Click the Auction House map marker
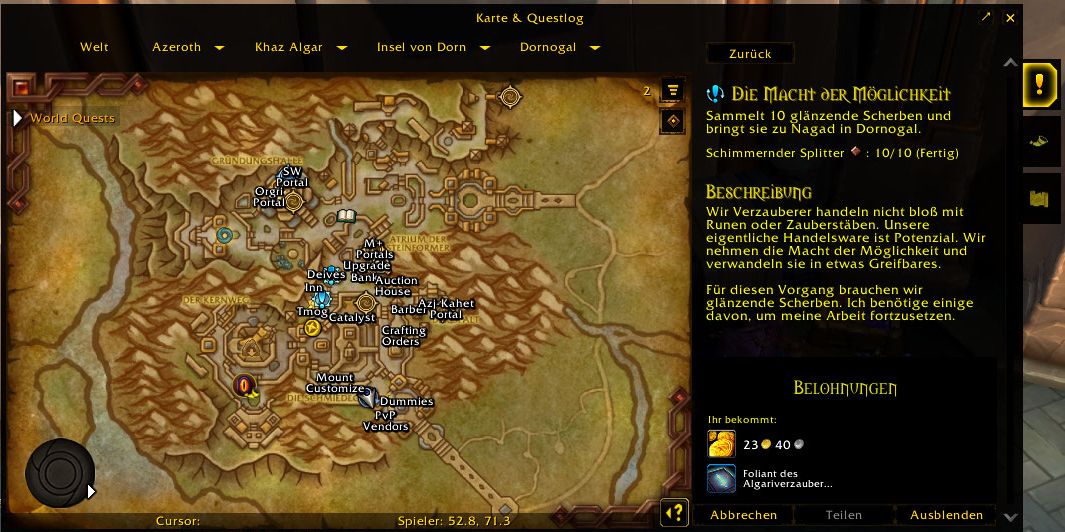The height and width of the screenshot is (532, 1065). [396, 286]
